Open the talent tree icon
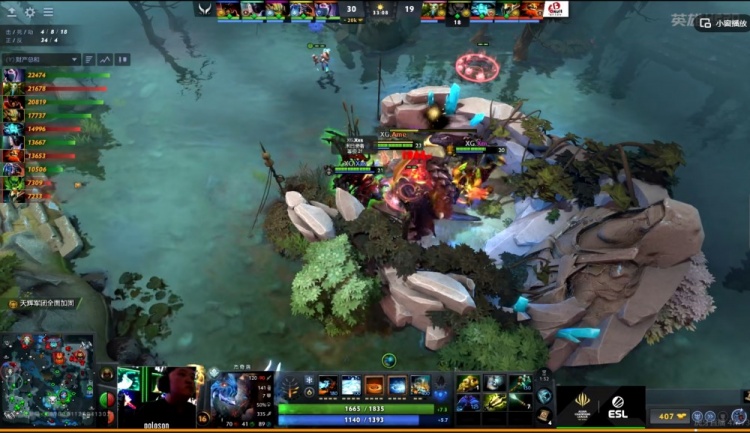Viewport: 750px width, 433px height. pyautogui.click(x=292, y=386)
